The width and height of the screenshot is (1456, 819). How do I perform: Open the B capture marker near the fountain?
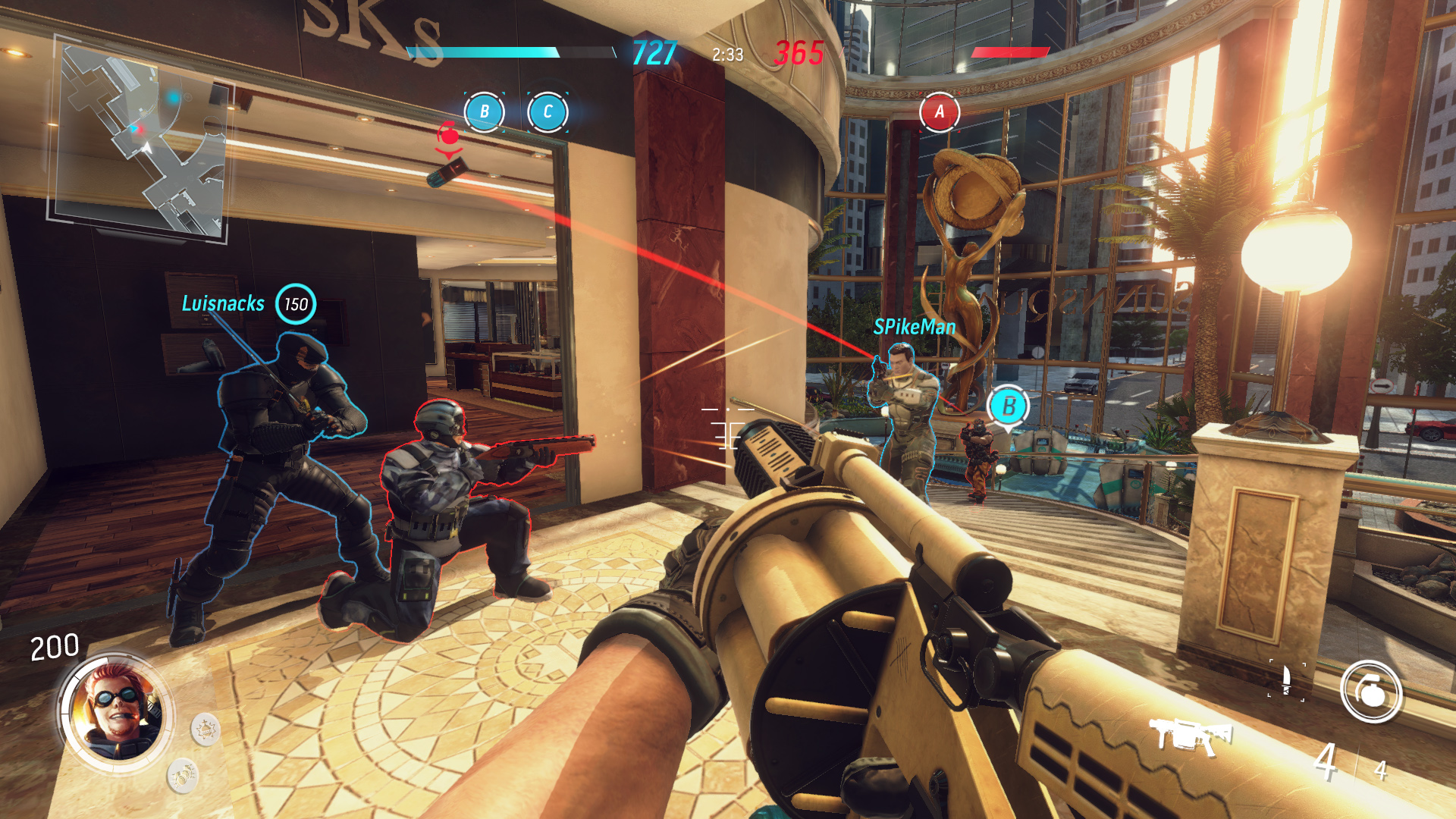click(1009, 406)
